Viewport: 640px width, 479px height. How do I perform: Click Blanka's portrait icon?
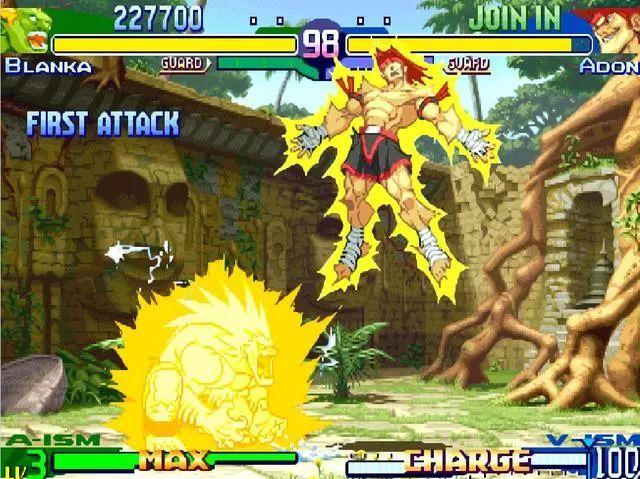coord(24,32)
